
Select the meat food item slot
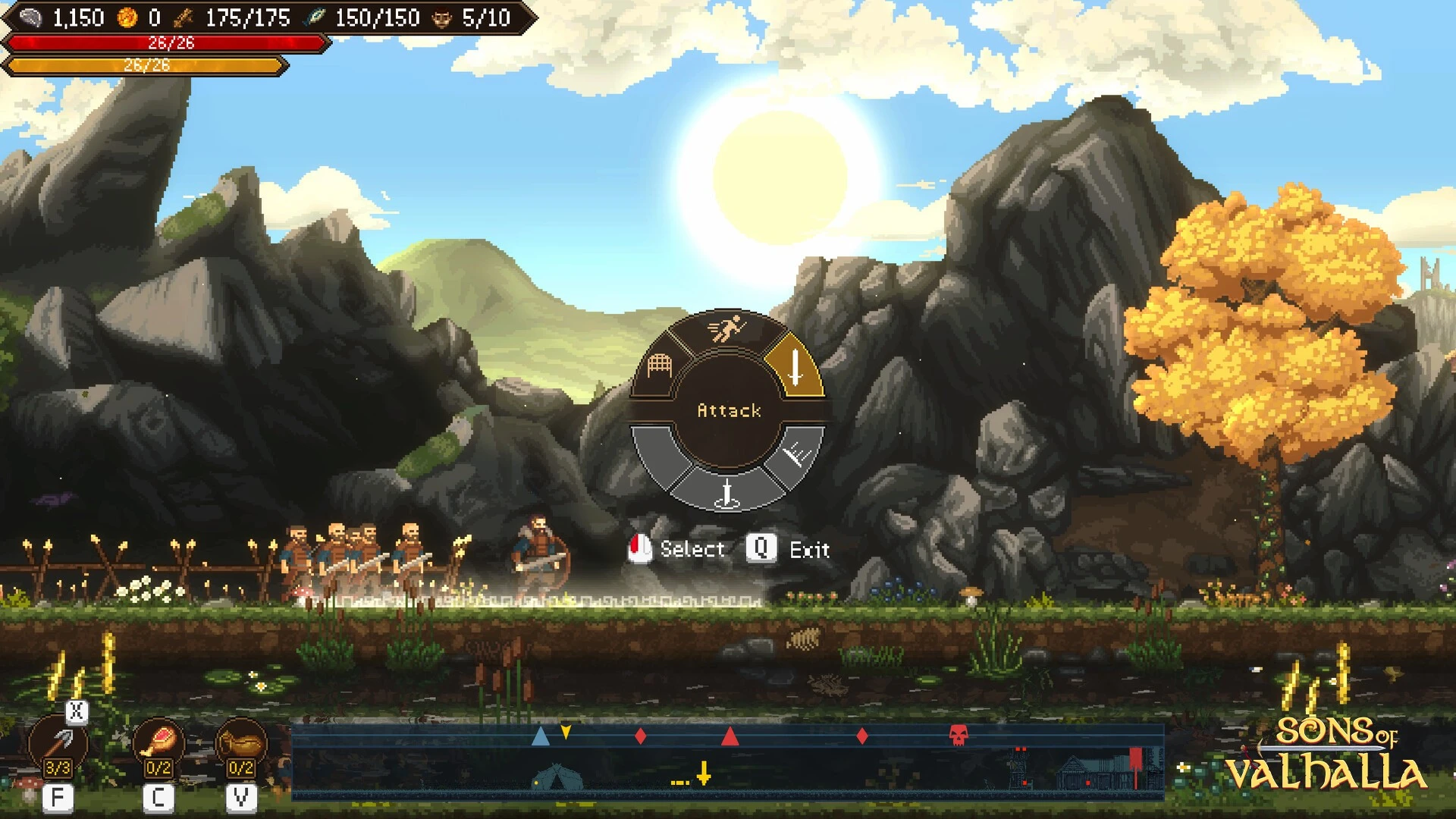pyautogui.click(x=158, y=743)
